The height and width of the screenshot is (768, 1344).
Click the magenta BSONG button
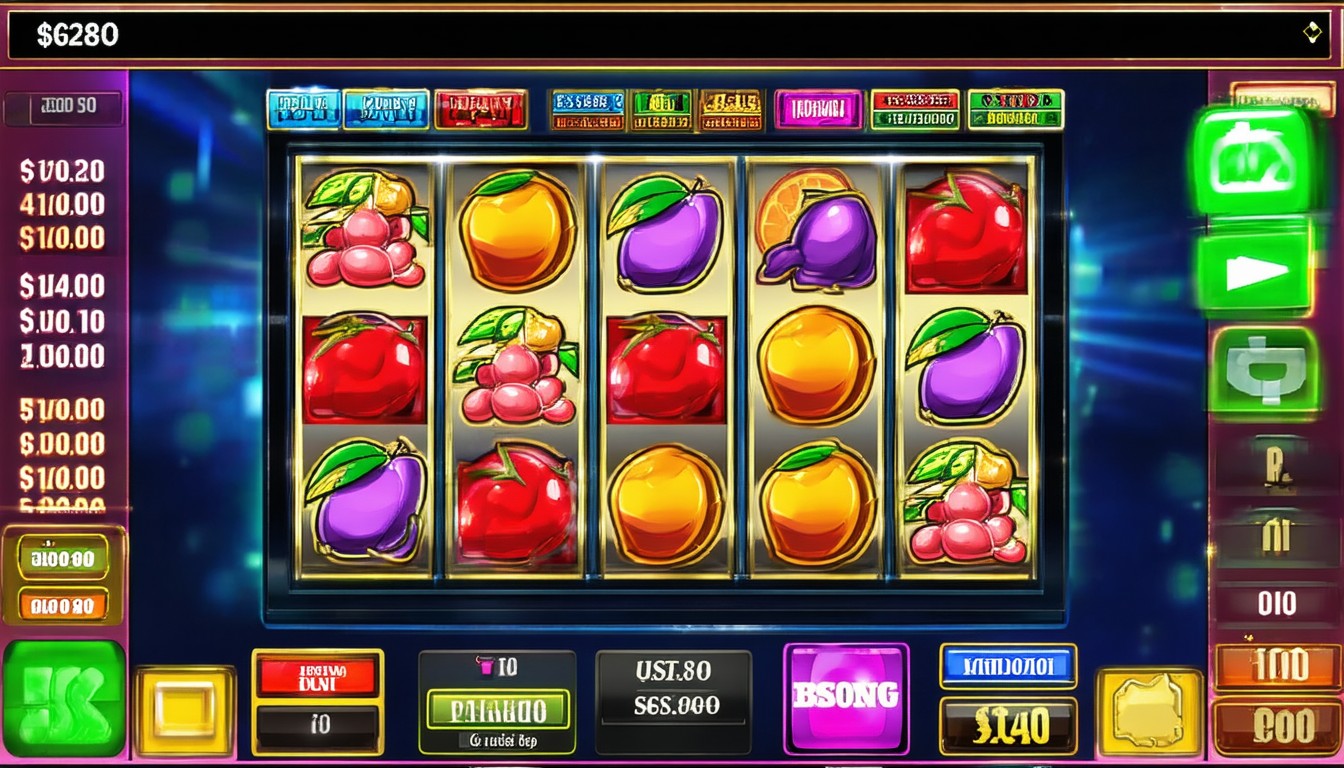(x=846, y=697)
